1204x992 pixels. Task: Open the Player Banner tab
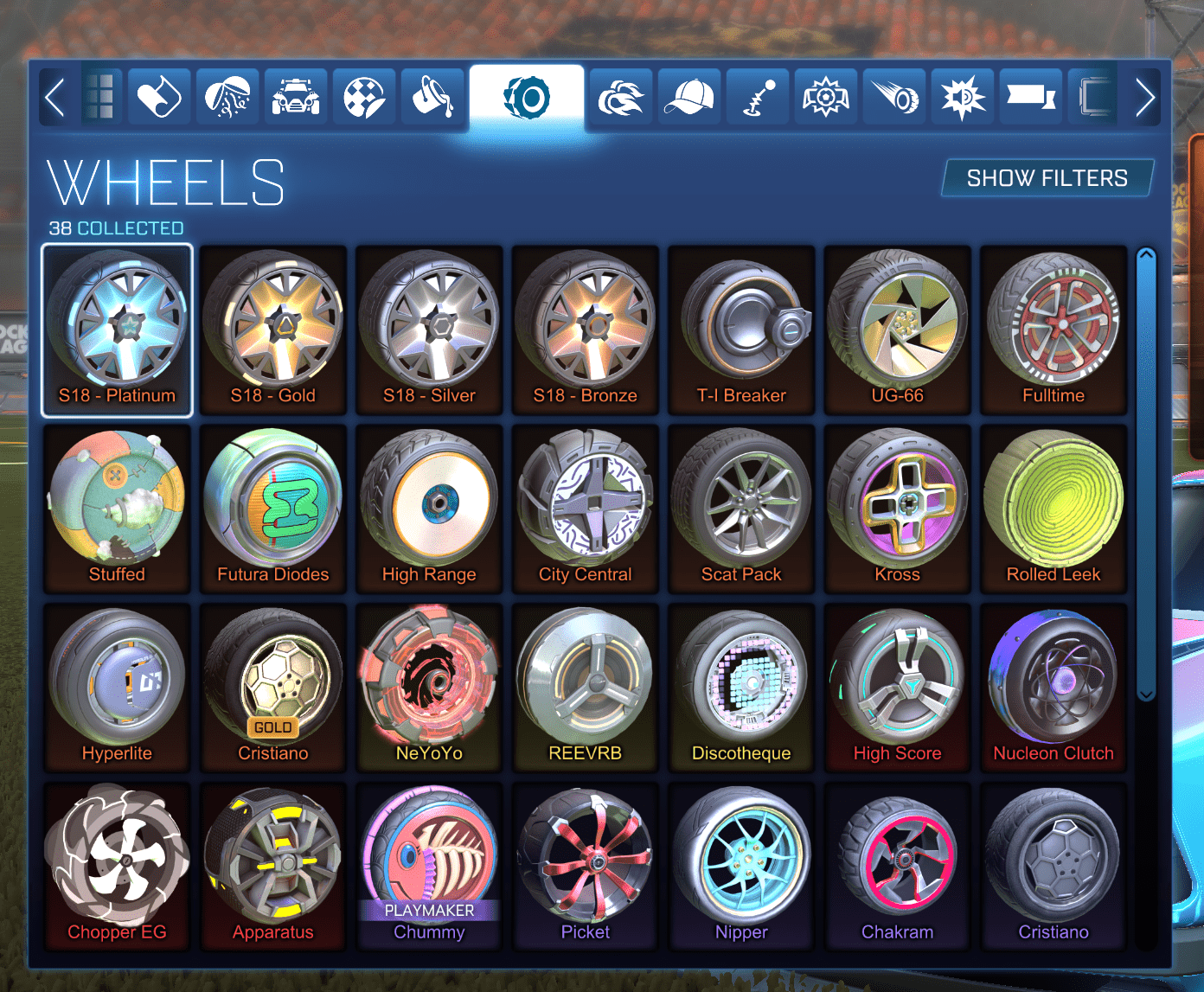[x=1031, y=96]
